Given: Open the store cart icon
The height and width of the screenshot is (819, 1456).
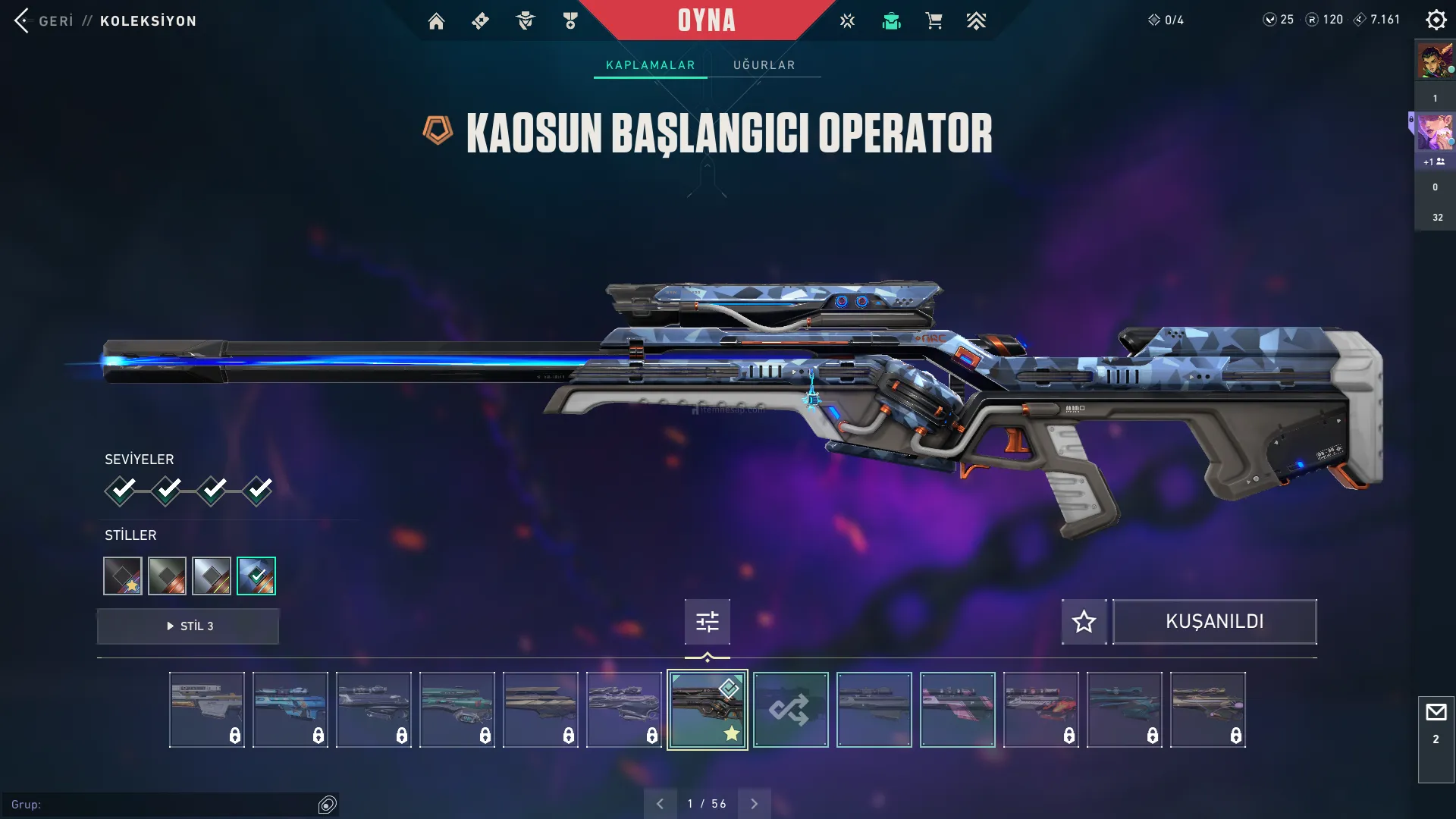Looking at the screenshot, I should click(934, 21).
